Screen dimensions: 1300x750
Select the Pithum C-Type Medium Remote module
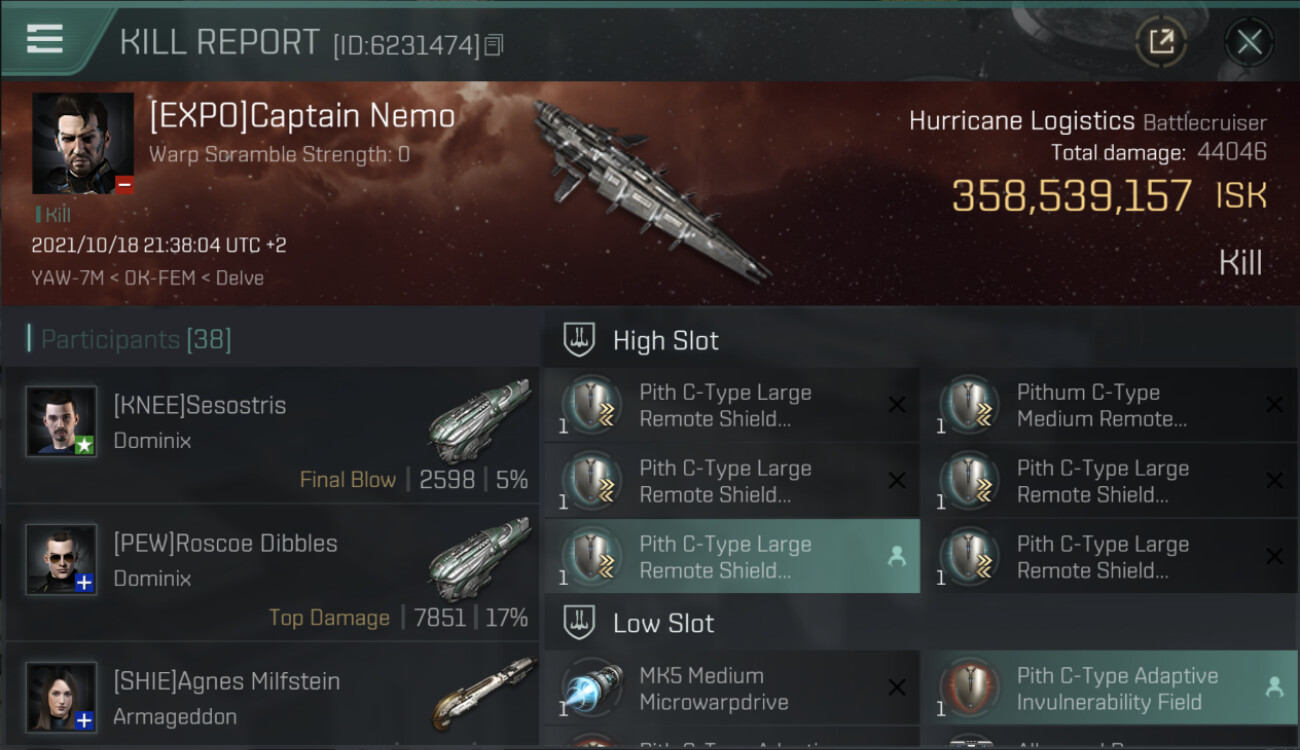click(x=1108, y=406)
